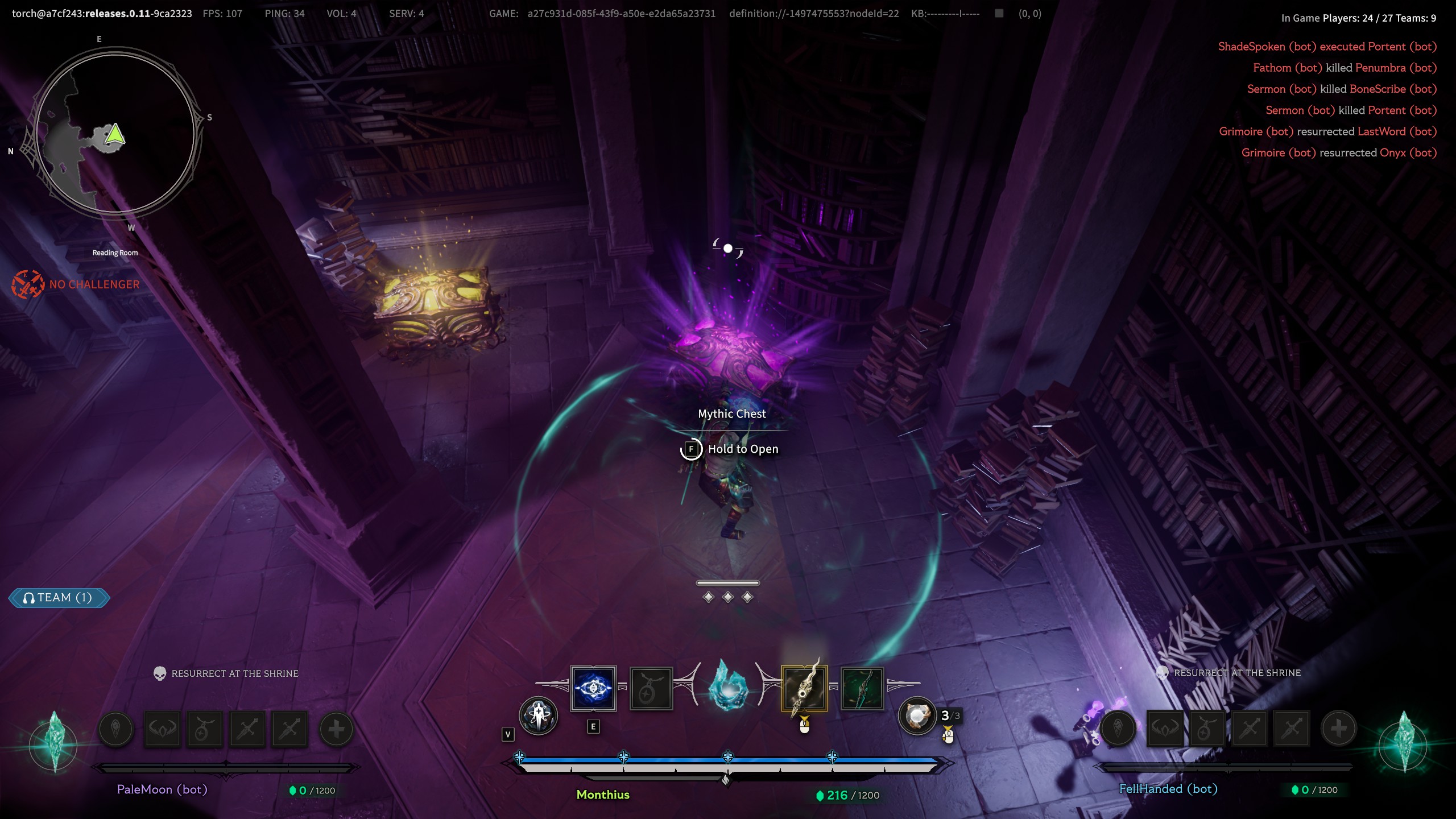Select PaleMoon's empty amulet slot

coord(205,729)
